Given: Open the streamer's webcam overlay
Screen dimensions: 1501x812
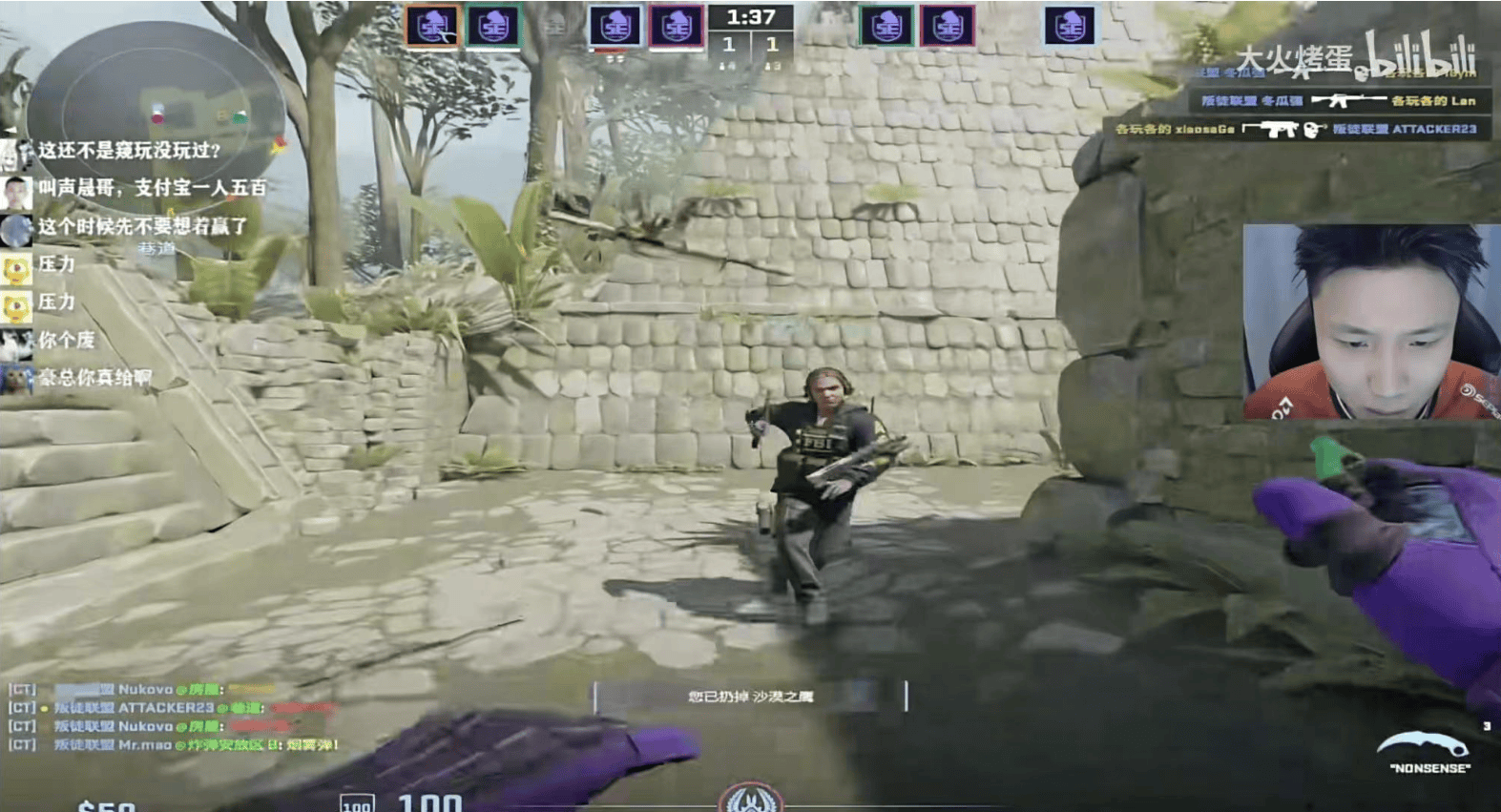Looking at the screenshot, I should (x=1370, y=322).
